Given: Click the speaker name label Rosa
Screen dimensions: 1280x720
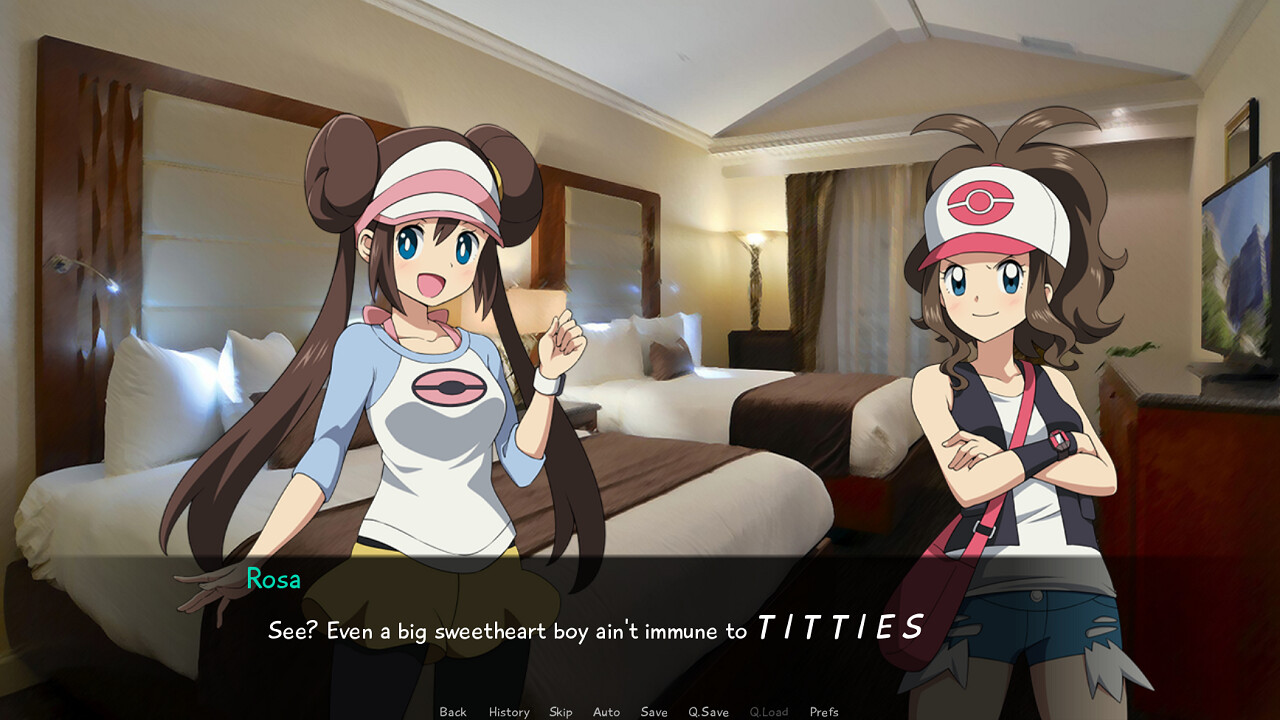Looking at the screenshot, I should click(x=272, y=579).
